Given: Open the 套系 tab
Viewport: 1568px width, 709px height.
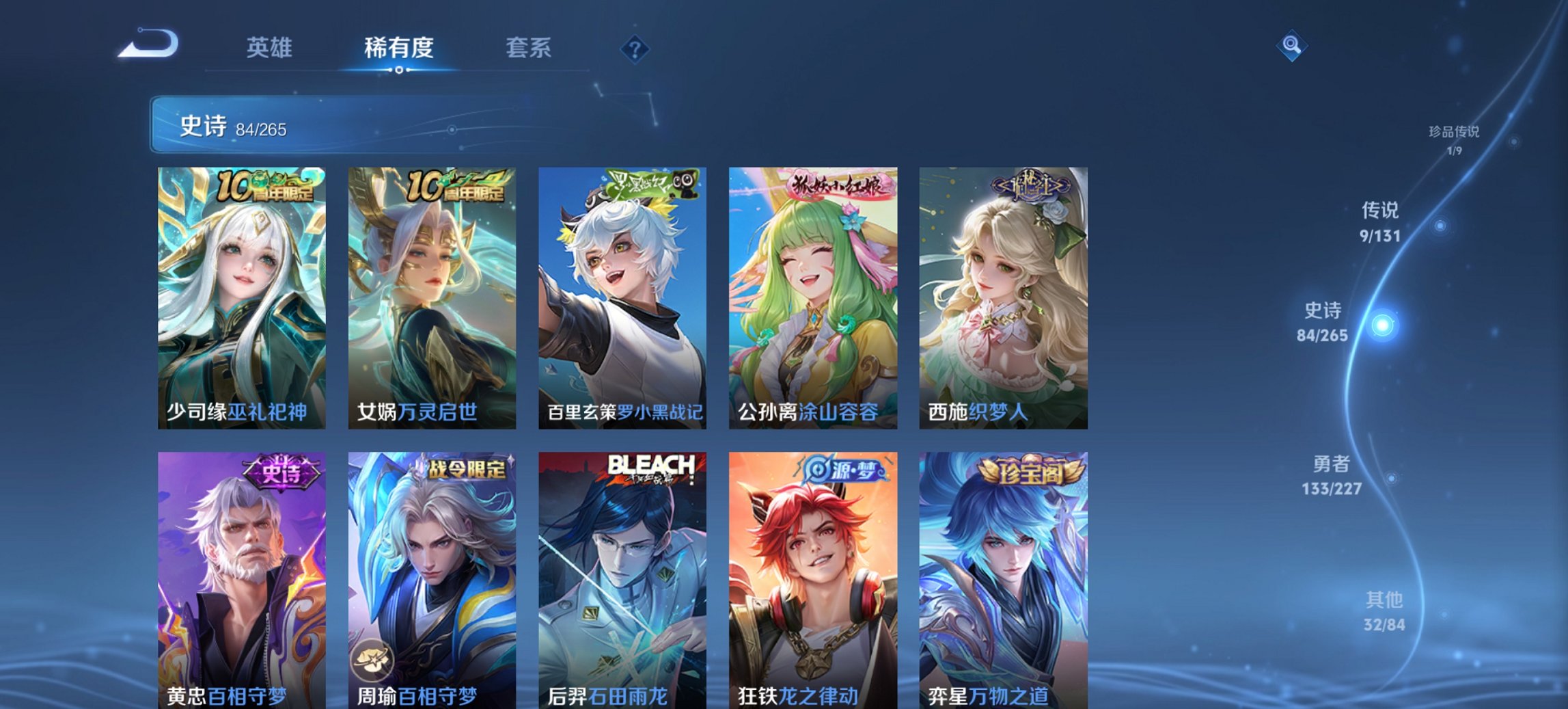Looking at the screenshot, I should tap(529, 48).
